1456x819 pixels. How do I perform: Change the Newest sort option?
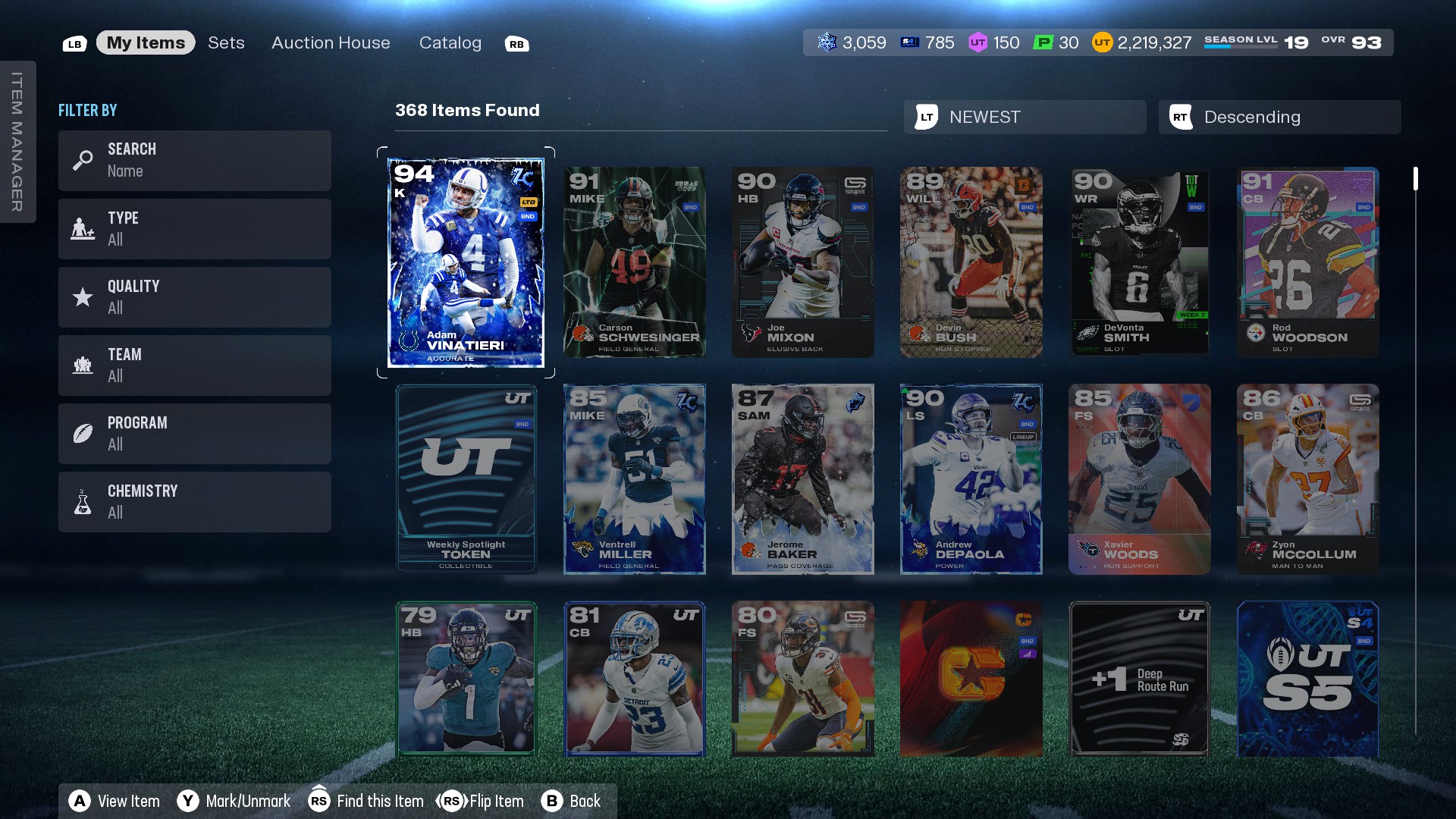[1025, 117]
